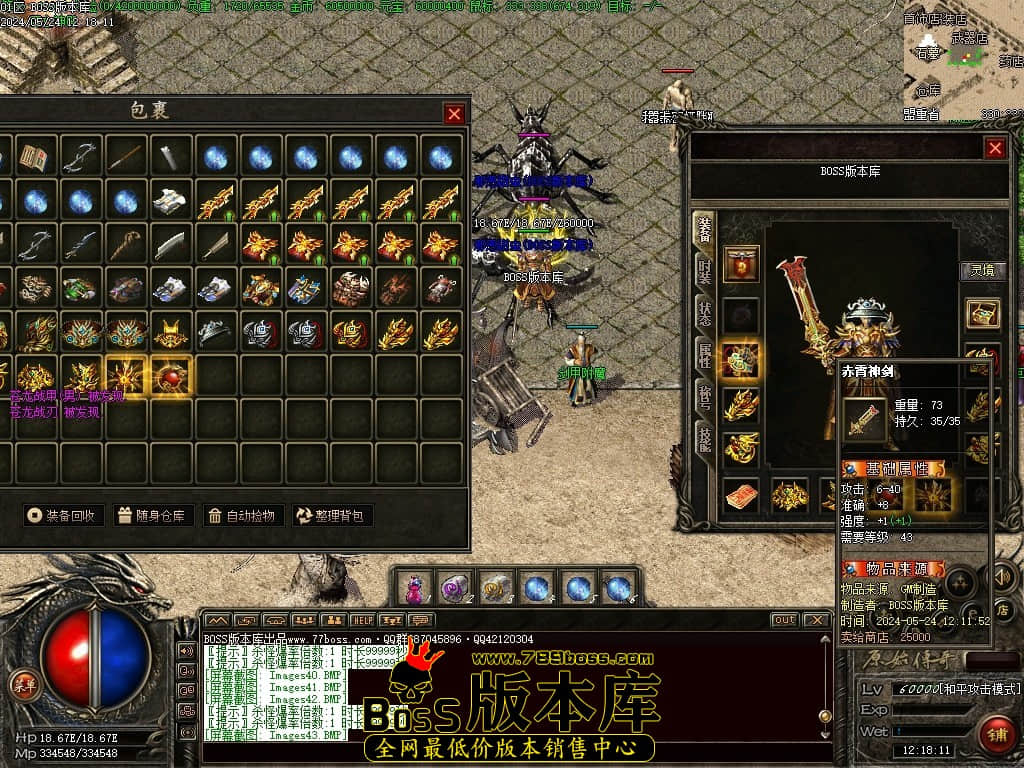Select the treasure chest equipment slot
1024x768 pixels.
pos(982,313)
